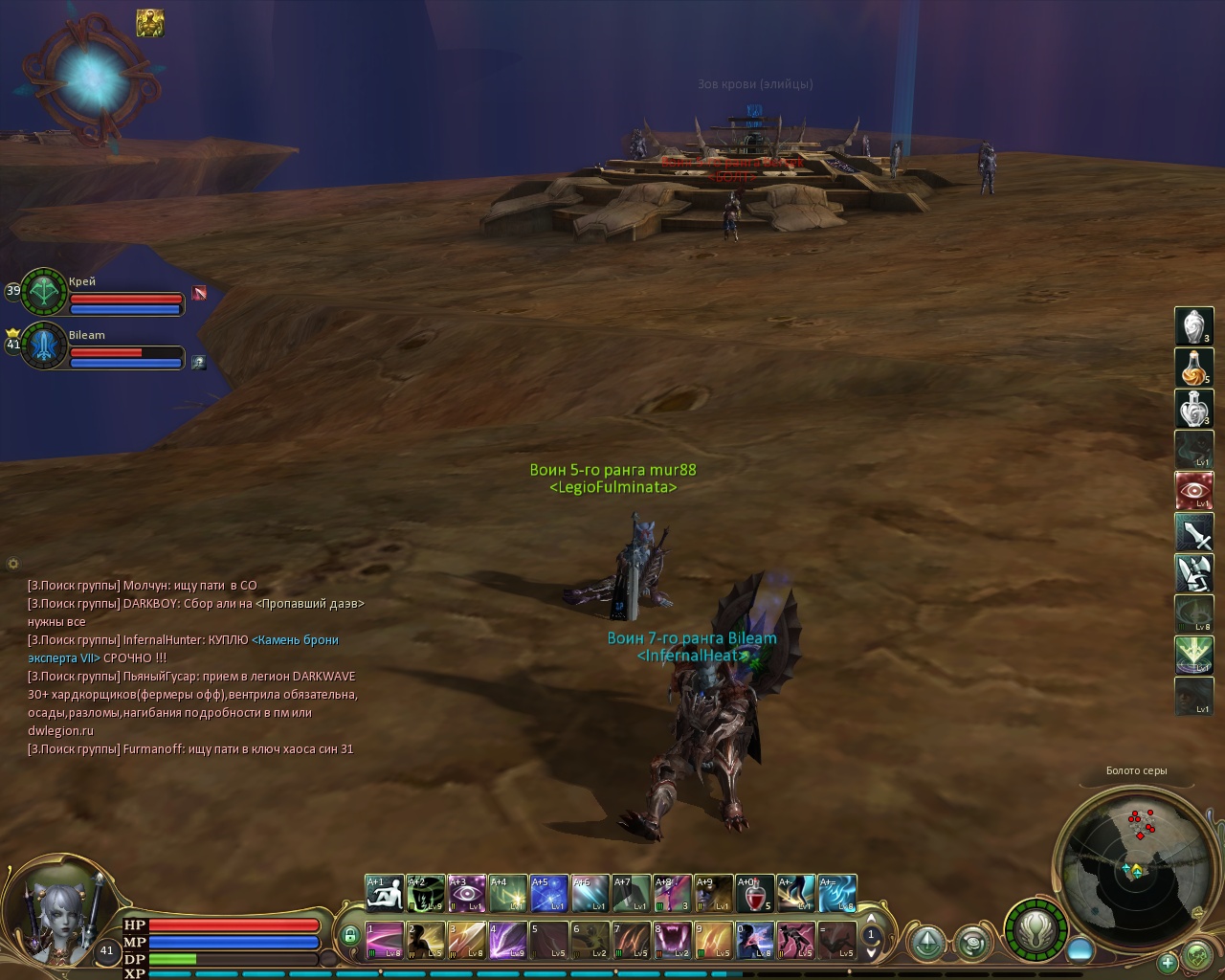Toggle the green hotbar lock button
The width and height of the screenshot is (1225, 980).
point(349,935)
